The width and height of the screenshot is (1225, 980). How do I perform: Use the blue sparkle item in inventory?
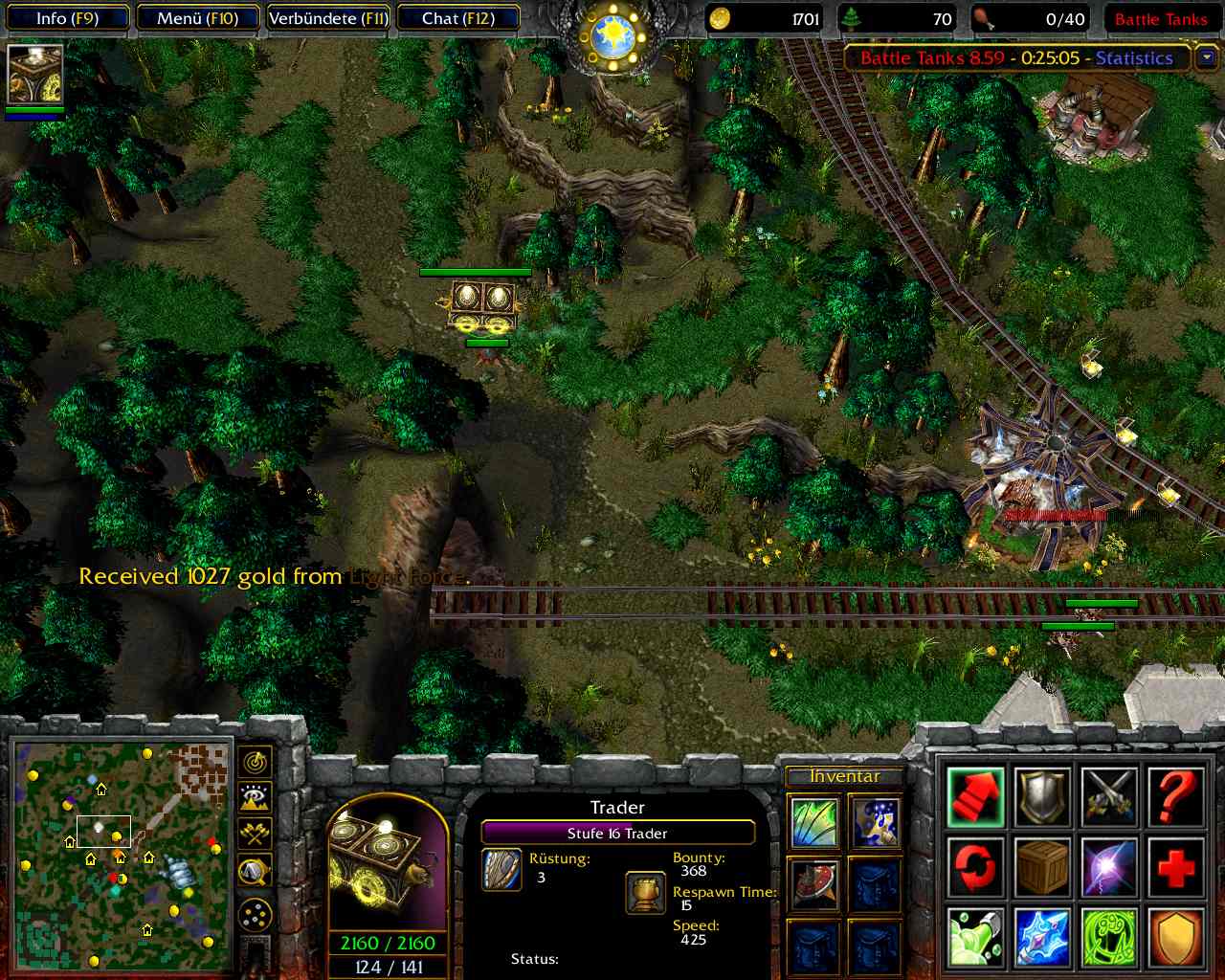point(874,822)
